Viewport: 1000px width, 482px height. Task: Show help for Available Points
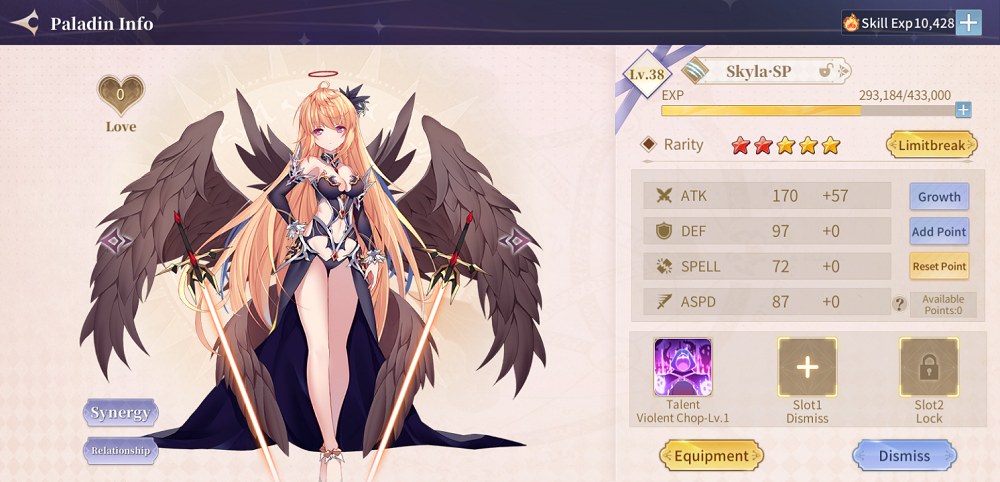(899, 304)
